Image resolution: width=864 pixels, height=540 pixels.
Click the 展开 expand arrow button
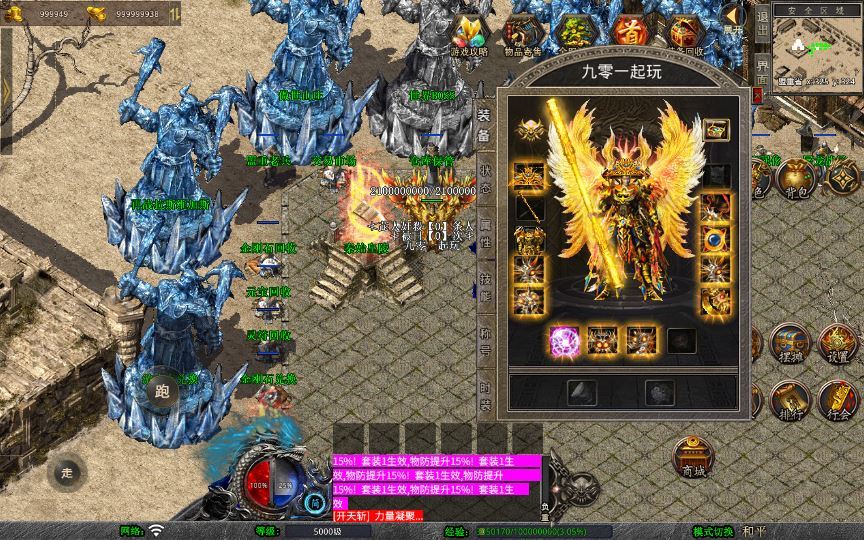734,18
